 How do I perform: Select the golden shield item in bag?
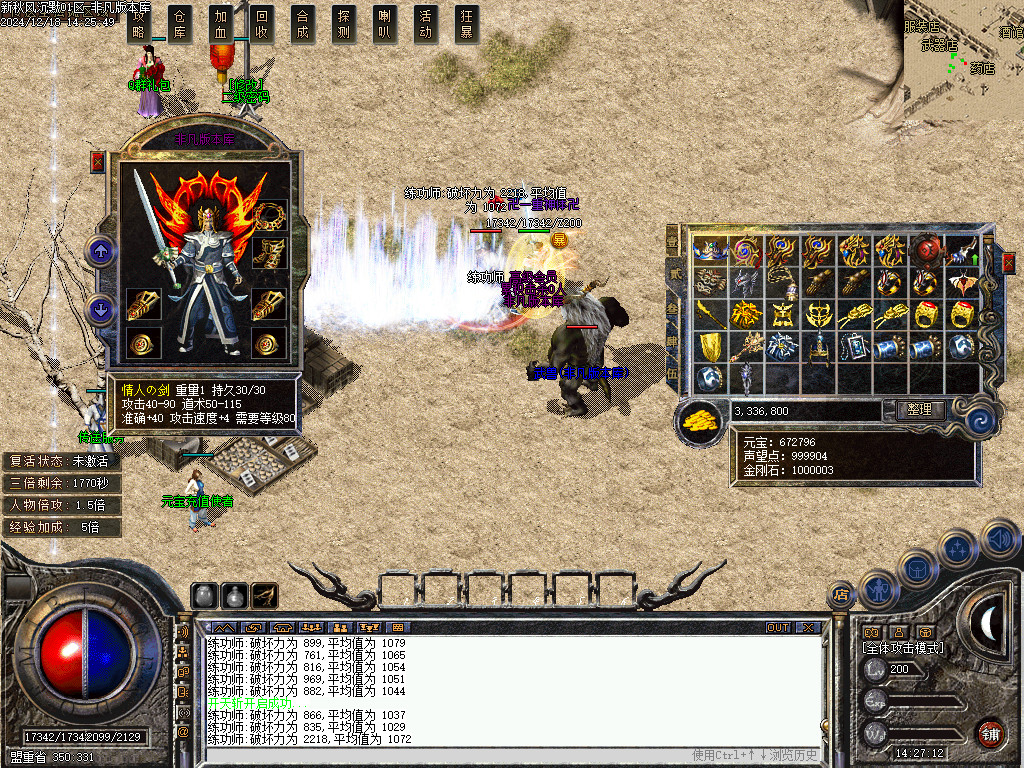[709, 346]
